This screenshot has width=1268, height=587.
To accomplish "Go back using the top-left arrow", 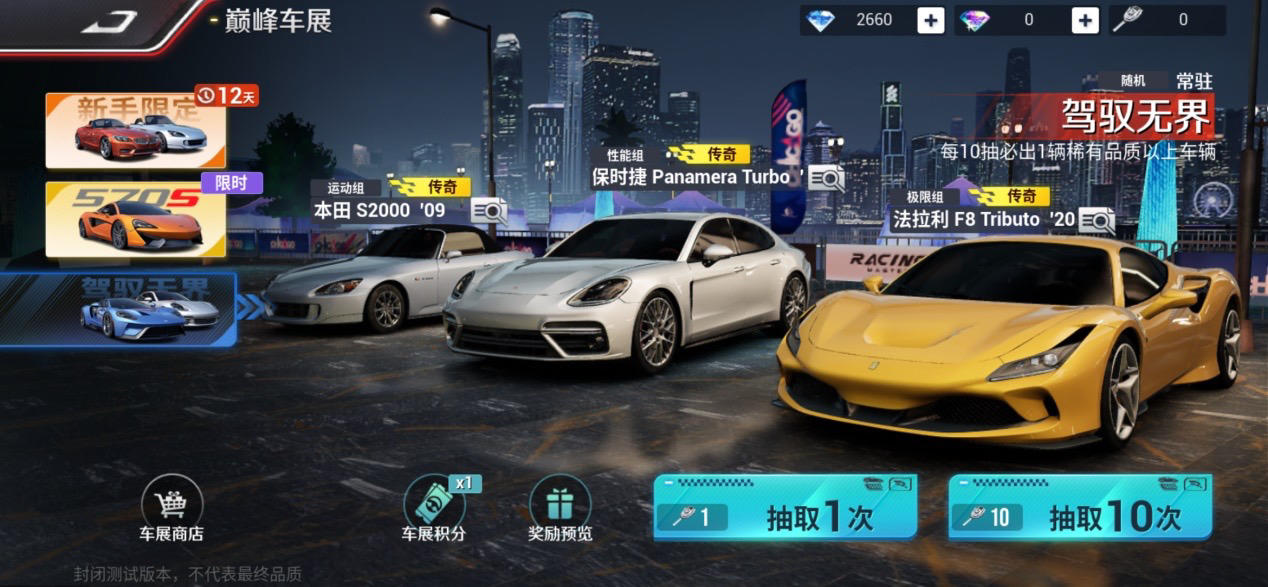I will (110, 22).
